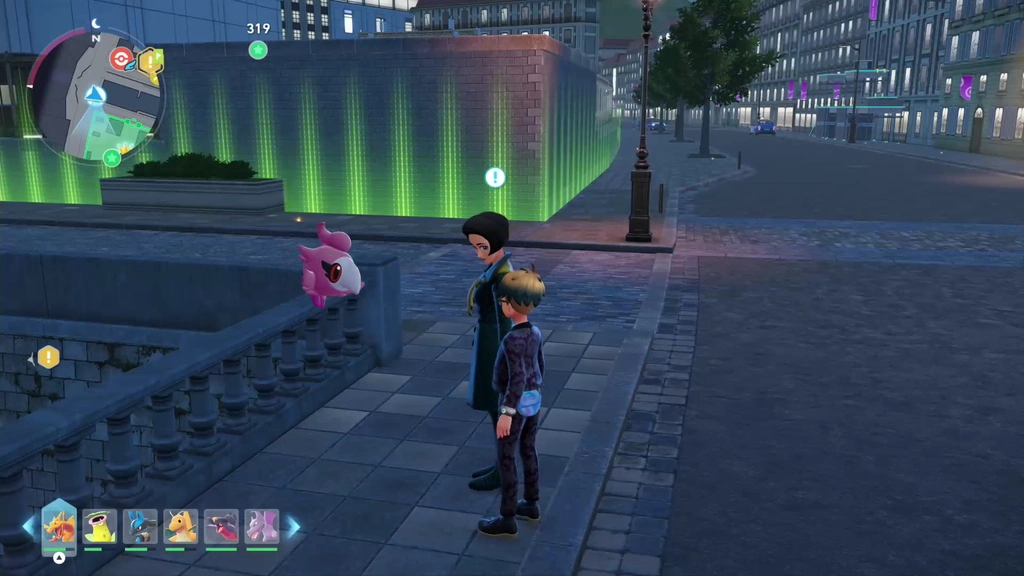Select the Pokémon Center marker on minimap
The height and width of the screenshot is (576, 1024).
[x=121, y=58]
